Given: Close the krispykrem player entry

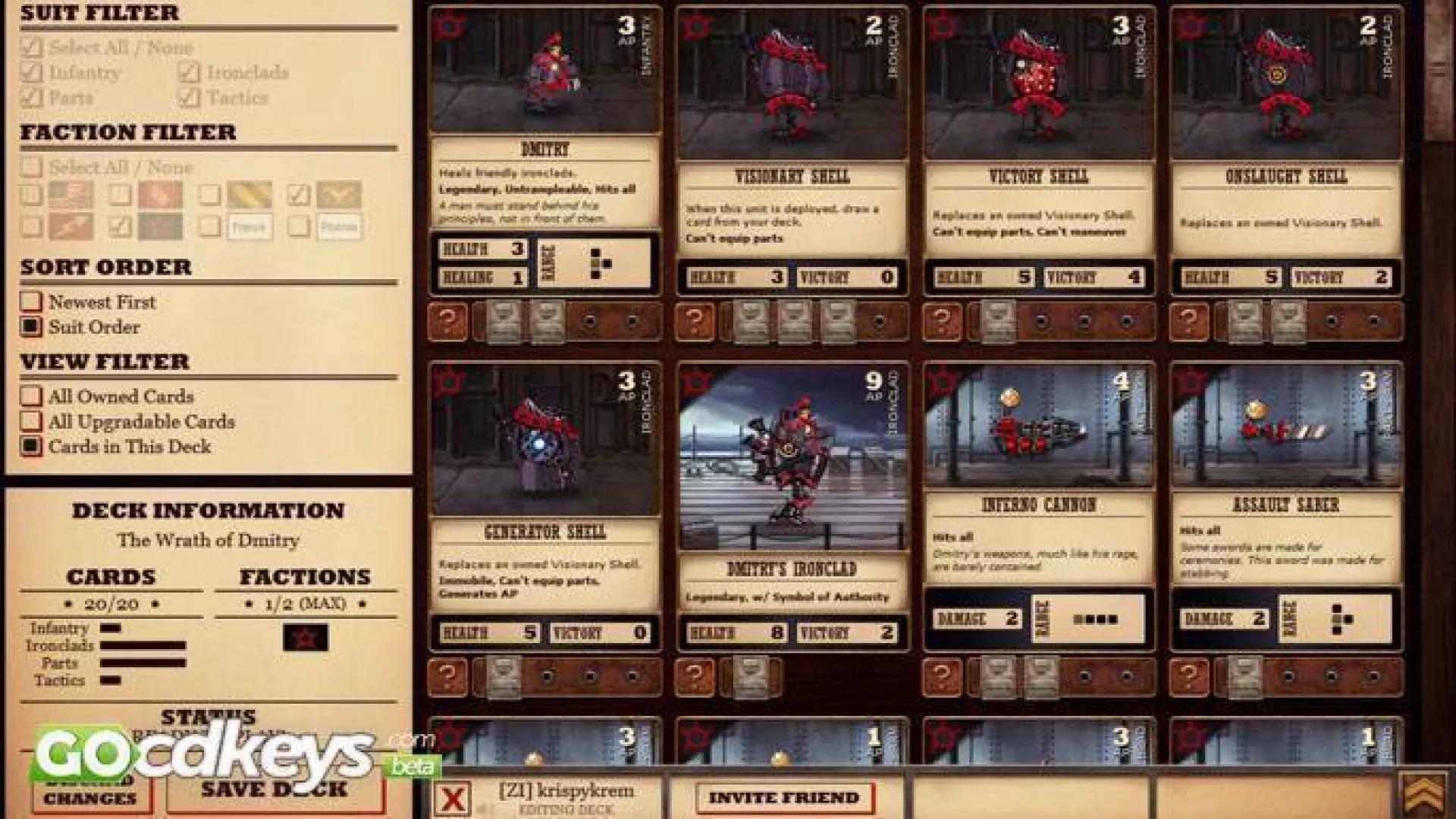Looking at the screenshot, I should (x=453, y=799).
